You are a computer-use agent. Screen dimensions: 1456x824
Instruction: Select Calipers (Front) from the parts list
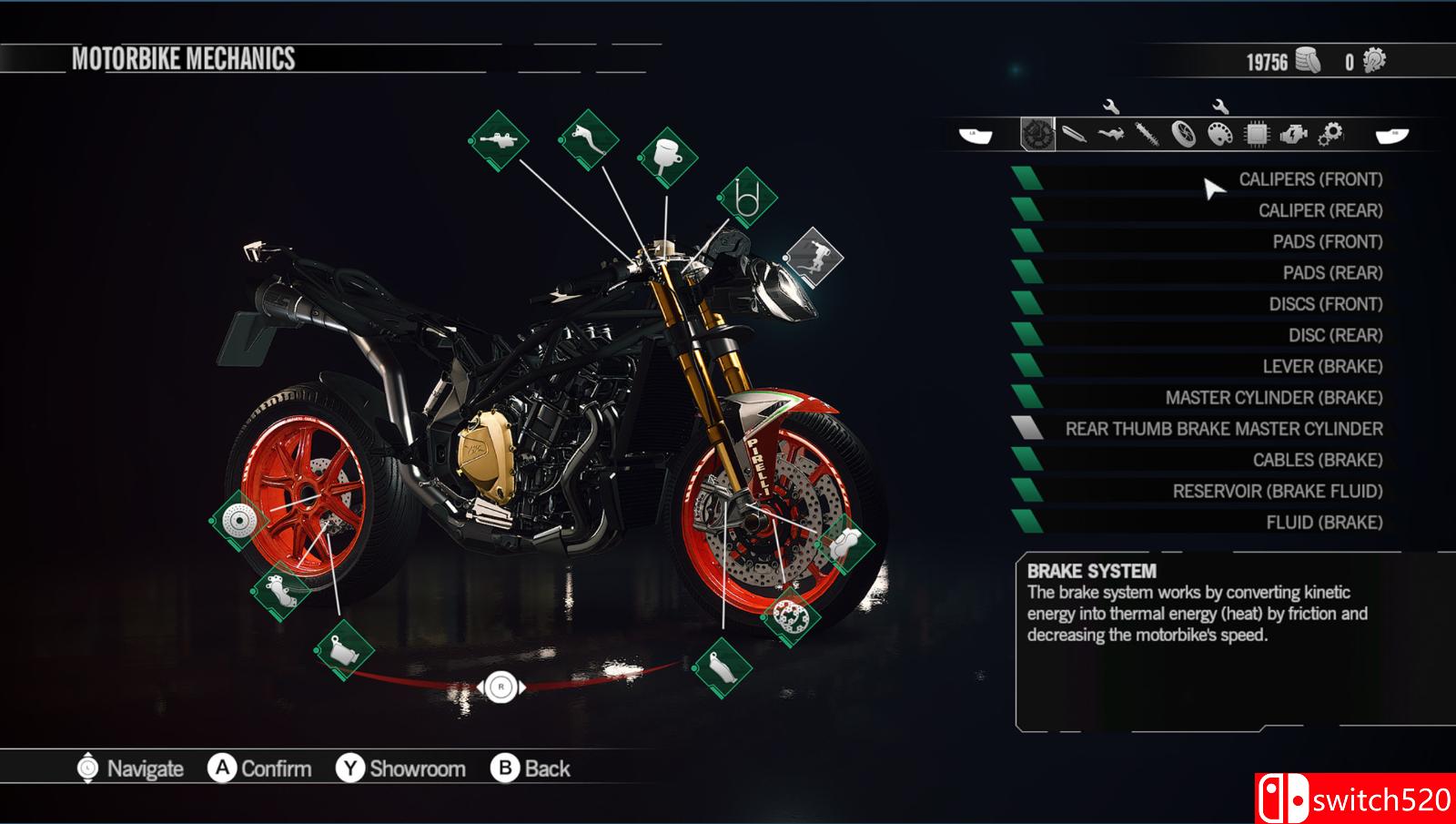pyautogui.click(x=1309, y=179)
